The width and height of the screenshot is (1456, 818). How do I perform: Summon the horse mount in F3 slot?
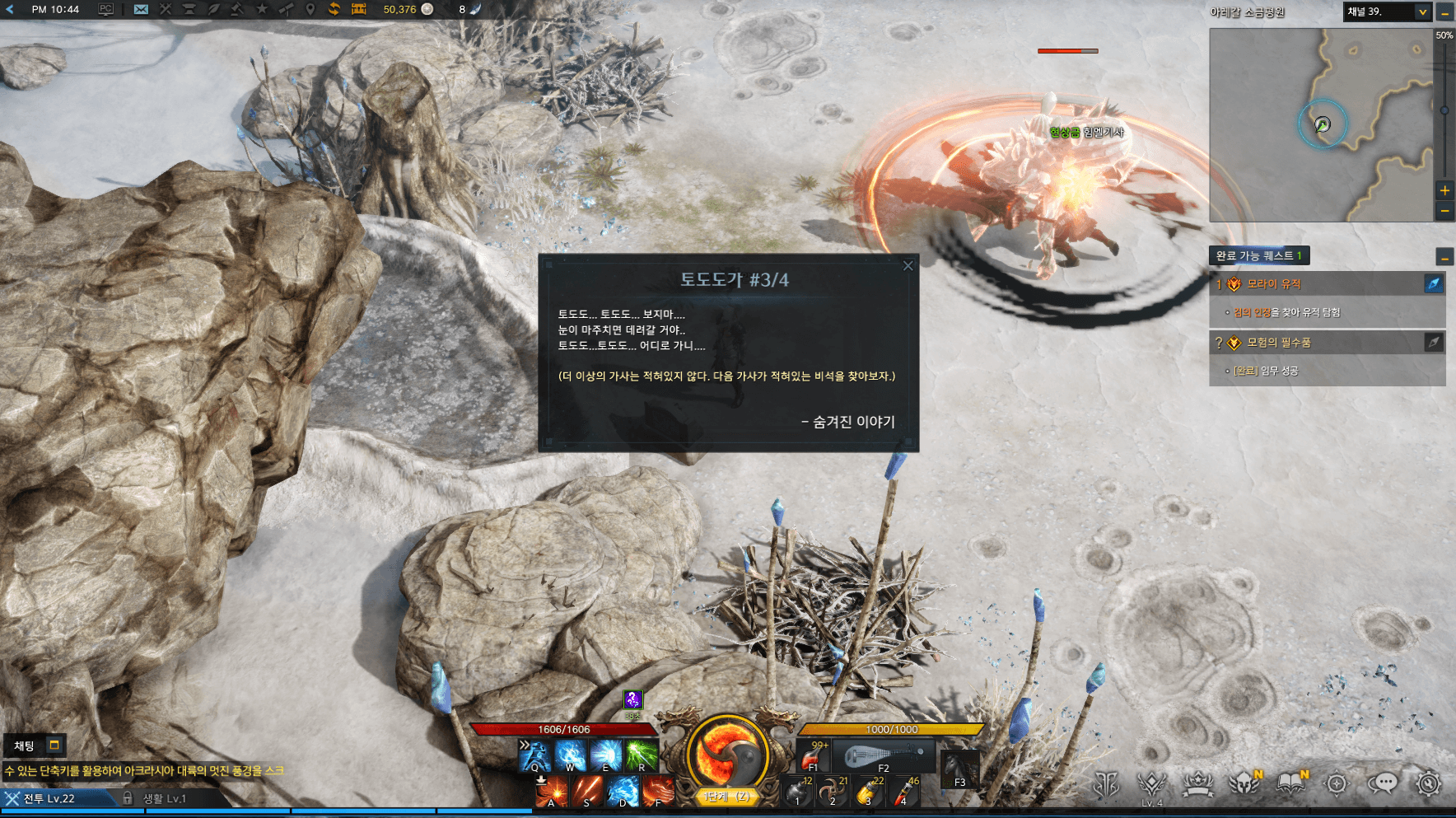tap(959, 769)
